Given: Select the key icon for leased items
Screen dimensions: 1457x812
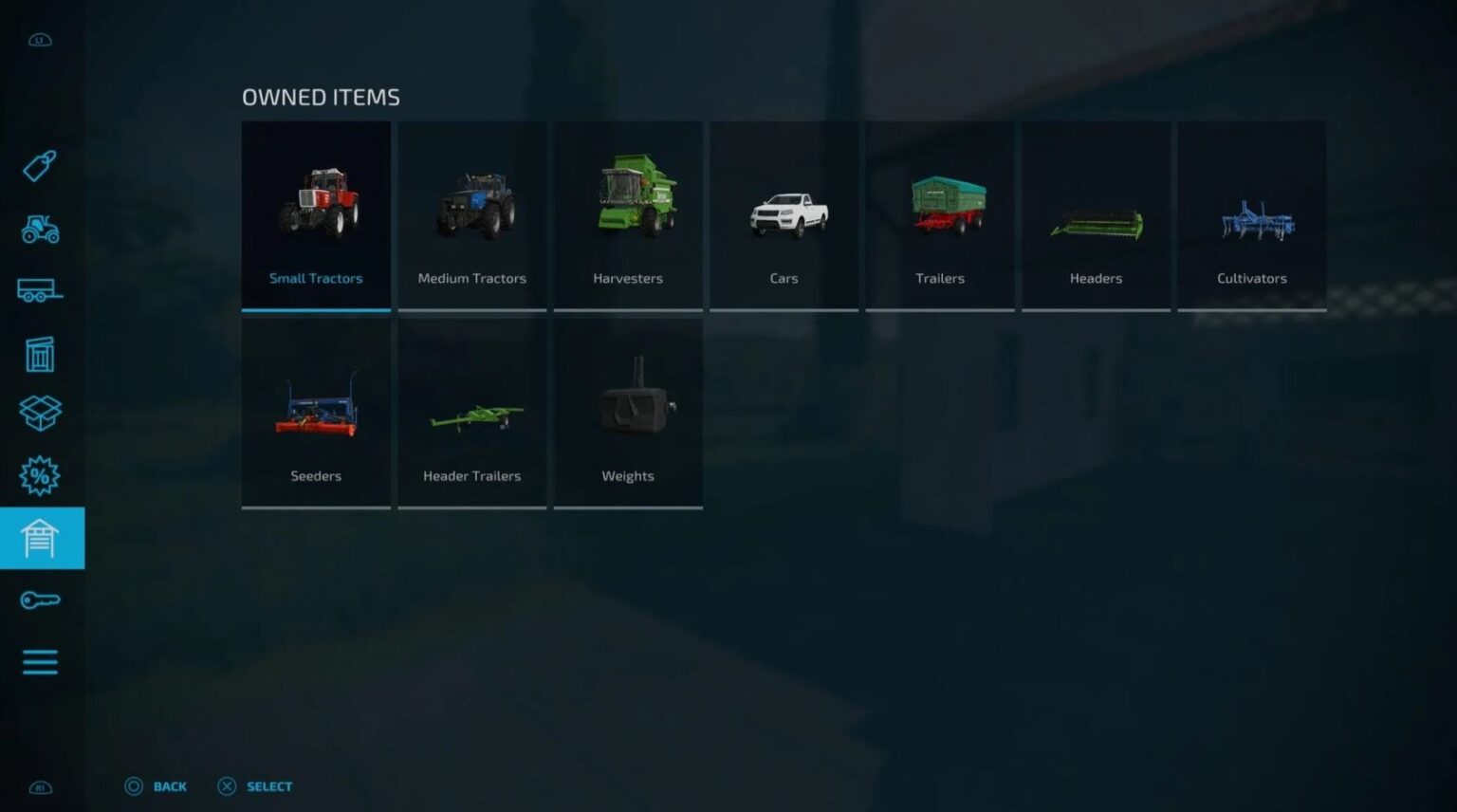Looking at the screenshot, I should [x=39, y=599].
